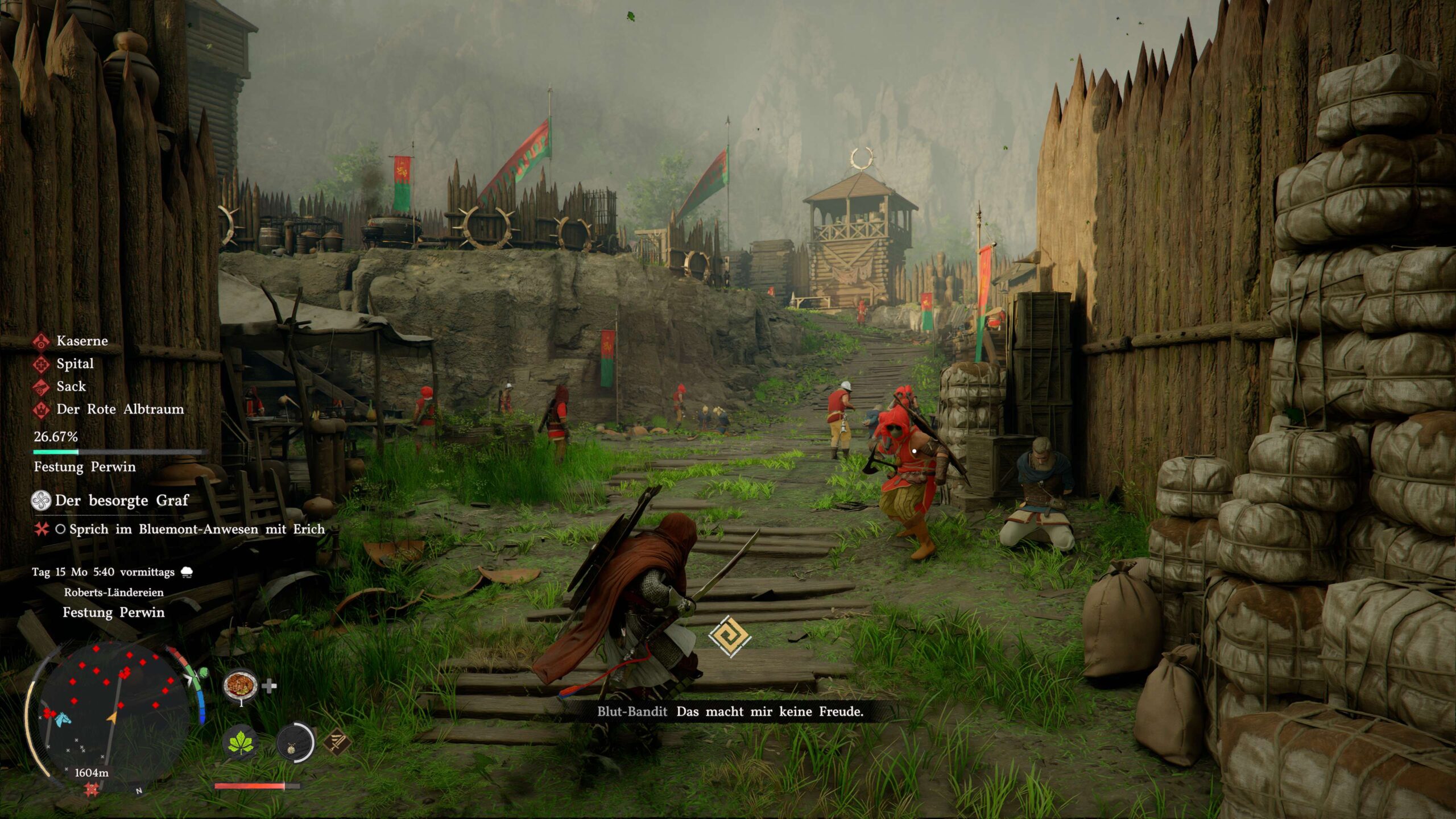Select the Spital objective entry
The height and width of the screenshot is (819, 1456).
point(75,363)
